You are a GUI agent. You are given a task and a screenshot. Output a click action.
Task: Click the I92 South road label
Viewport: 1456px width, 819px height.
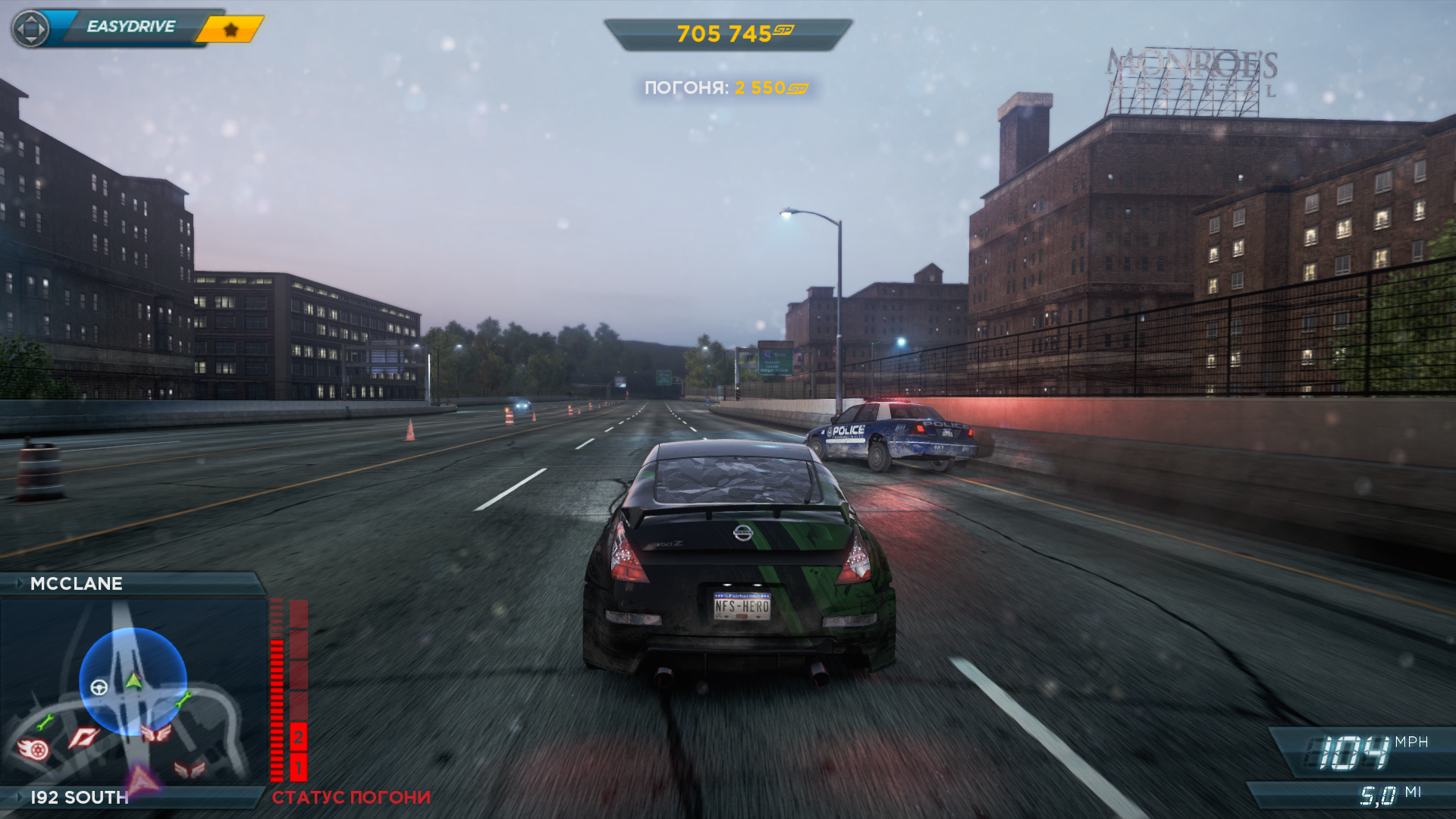point(79,798)
